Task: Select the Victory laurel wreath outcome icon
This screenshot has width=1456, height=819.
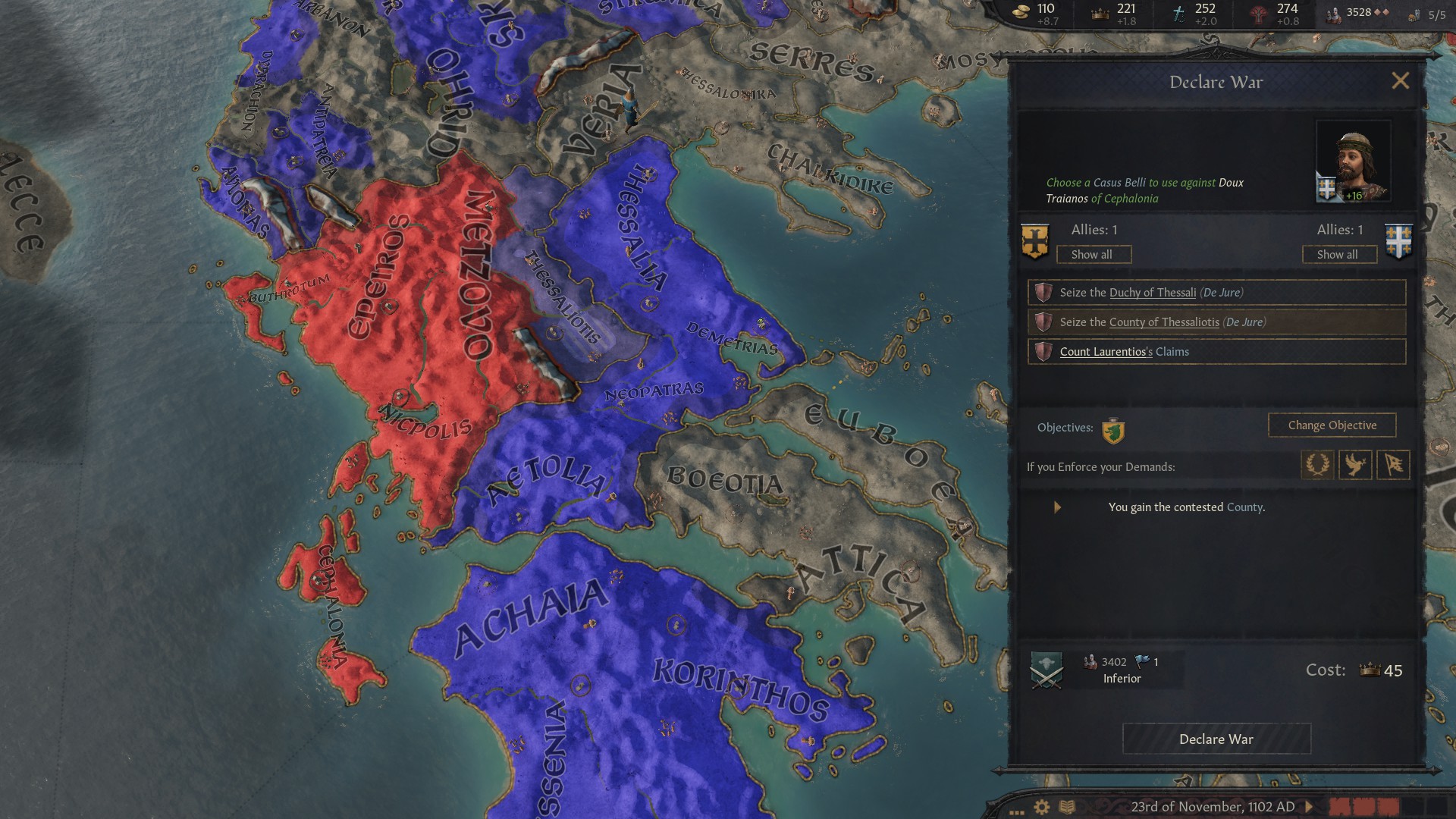Action: [x=1318, y=465]
